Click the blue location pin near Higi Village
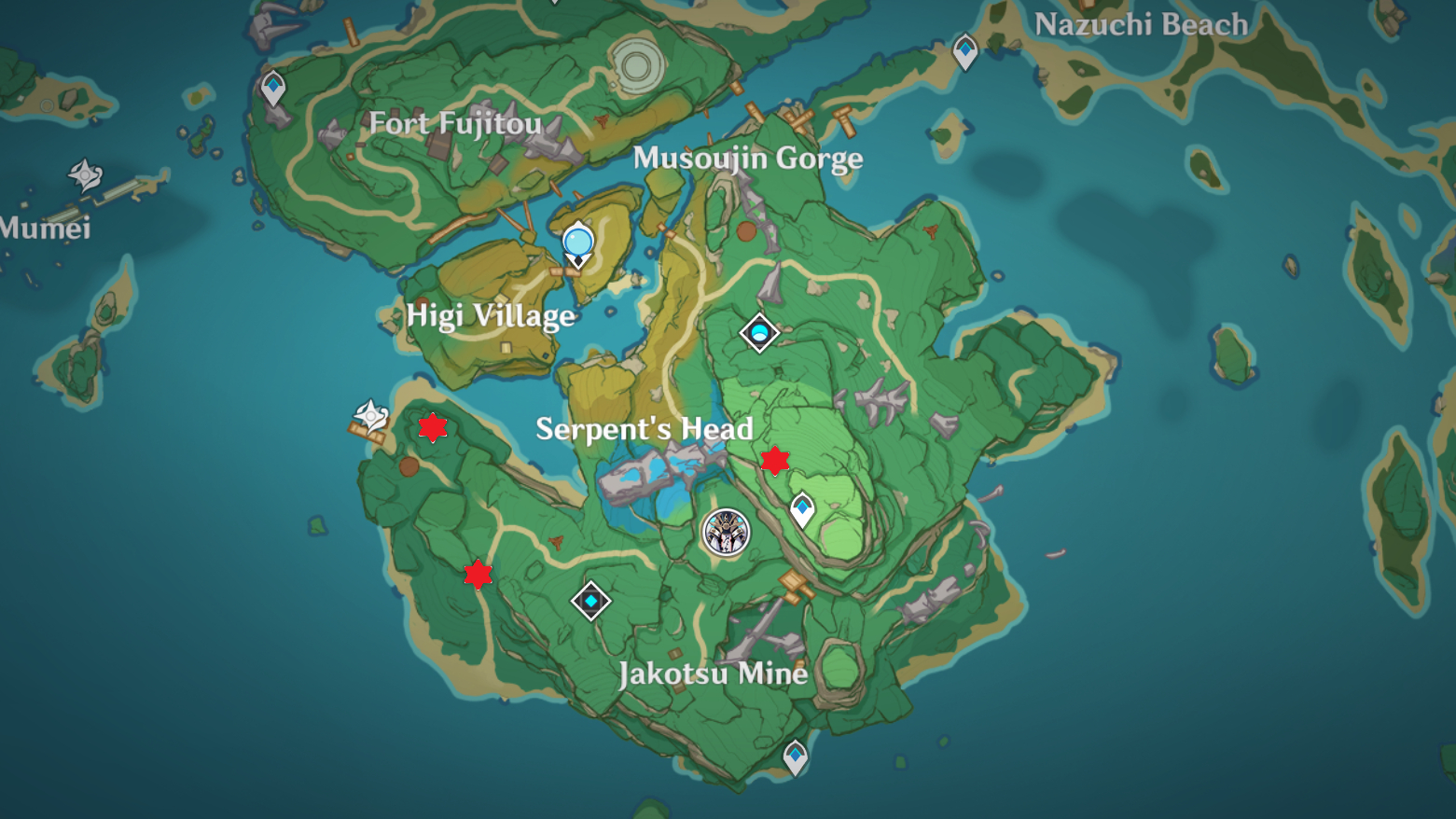The image size is (1456, 819). click(577, 243)
